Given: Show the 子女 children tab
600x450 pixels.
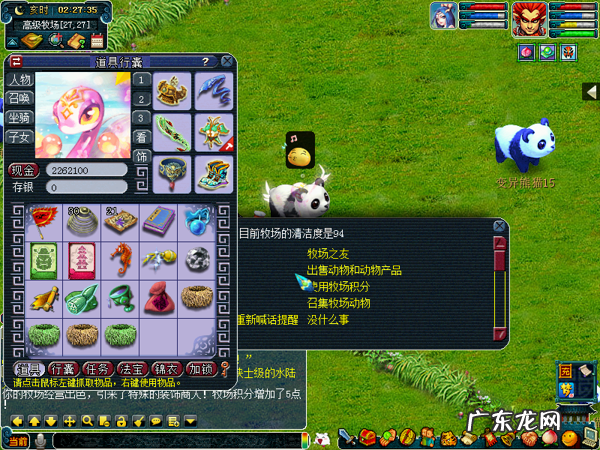Looking at the screenshot, I should point(19,137).
